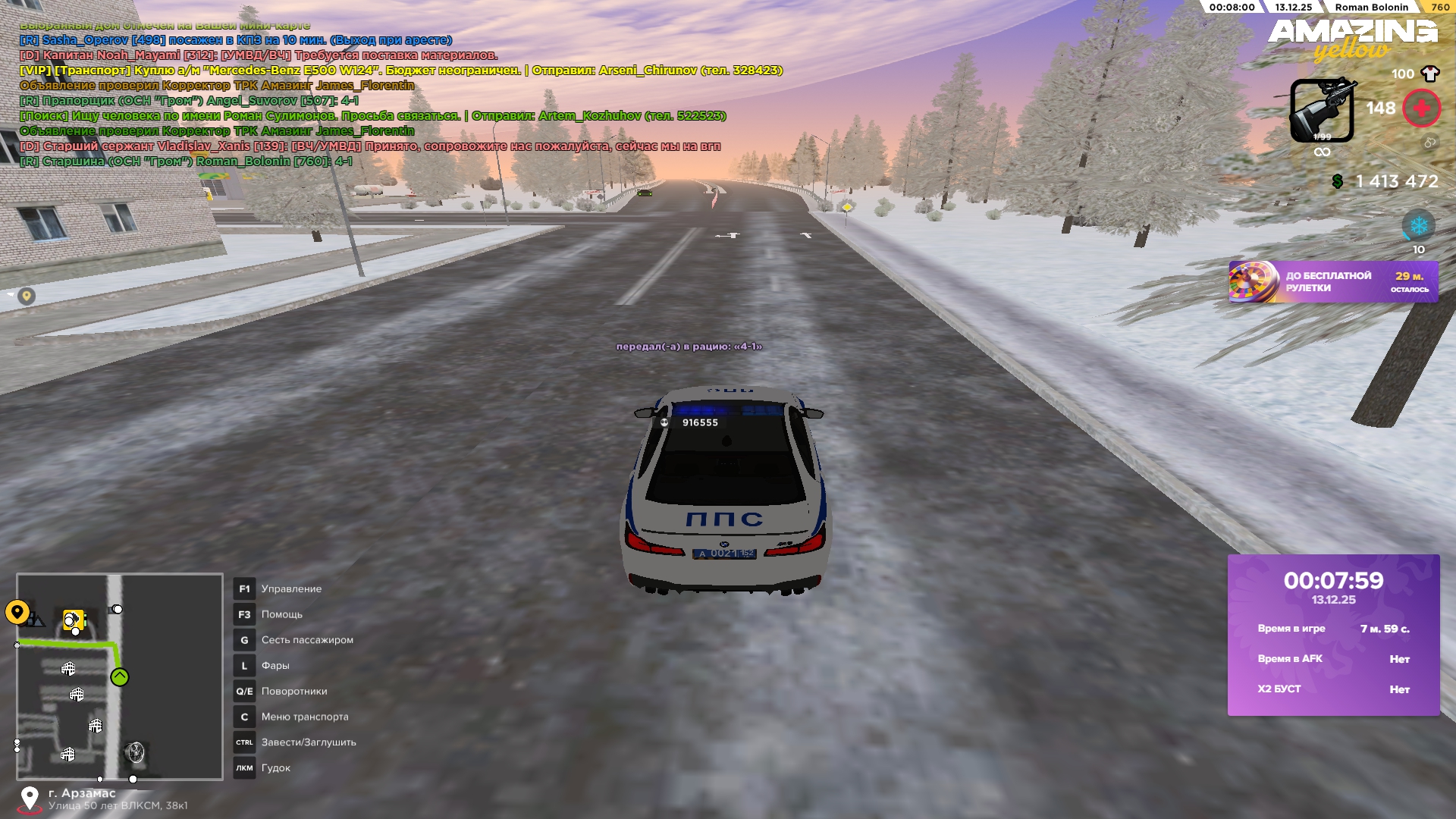Click the wheel rim marker on minimap
Screen dimensions: 1456x819
[x=135, y=752]
